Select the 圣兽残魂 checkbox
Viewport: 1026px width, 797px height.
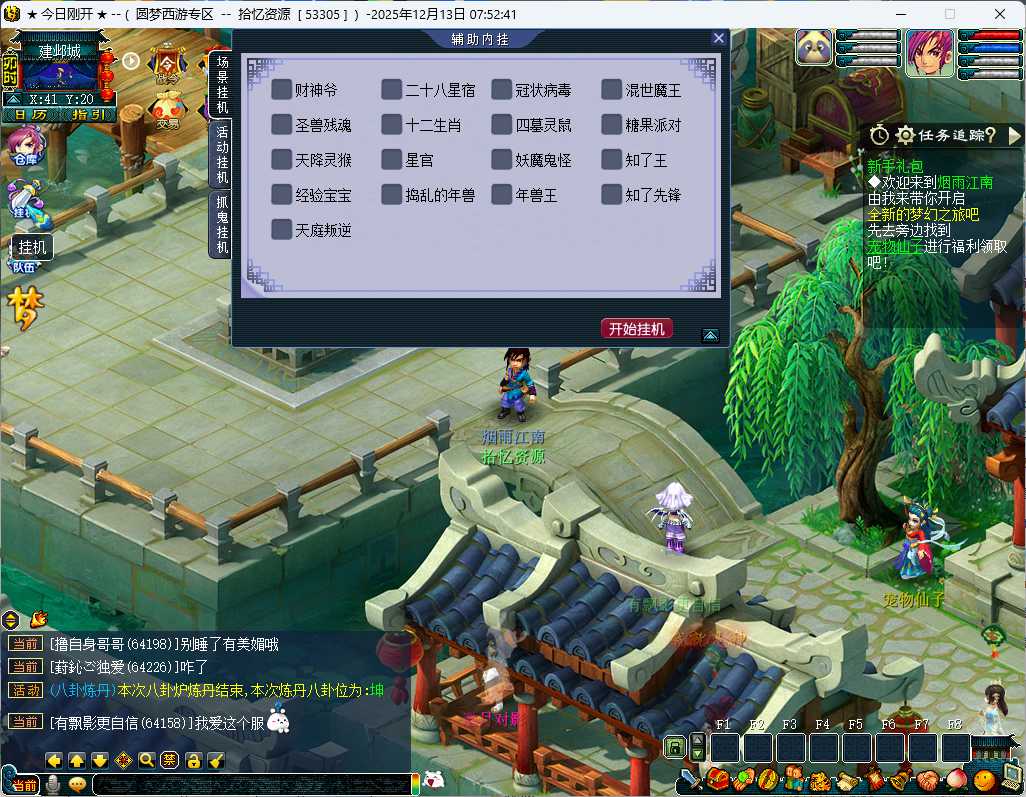281,125
